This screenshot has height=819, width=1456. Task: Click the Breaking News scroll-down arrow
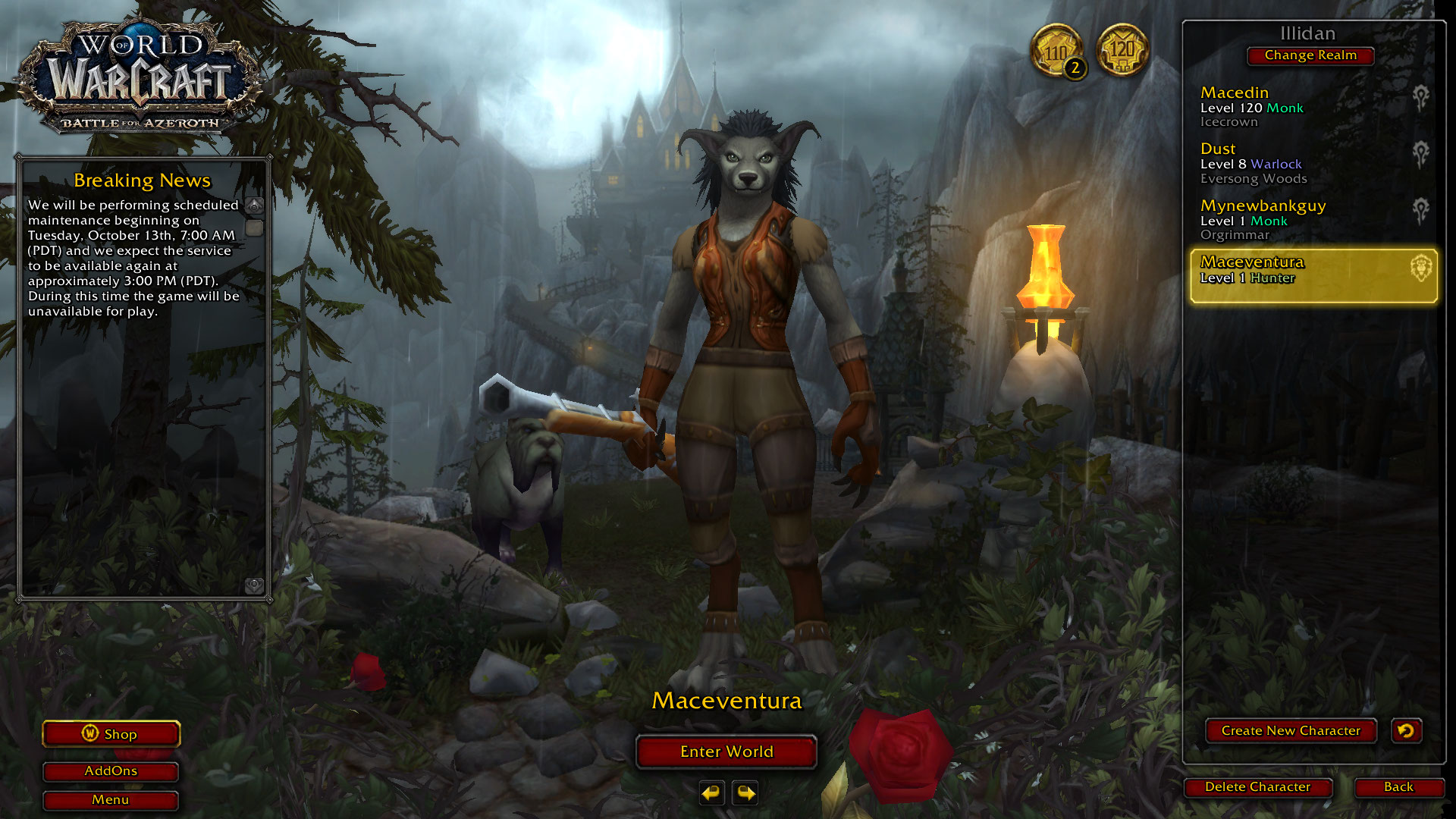255,585
